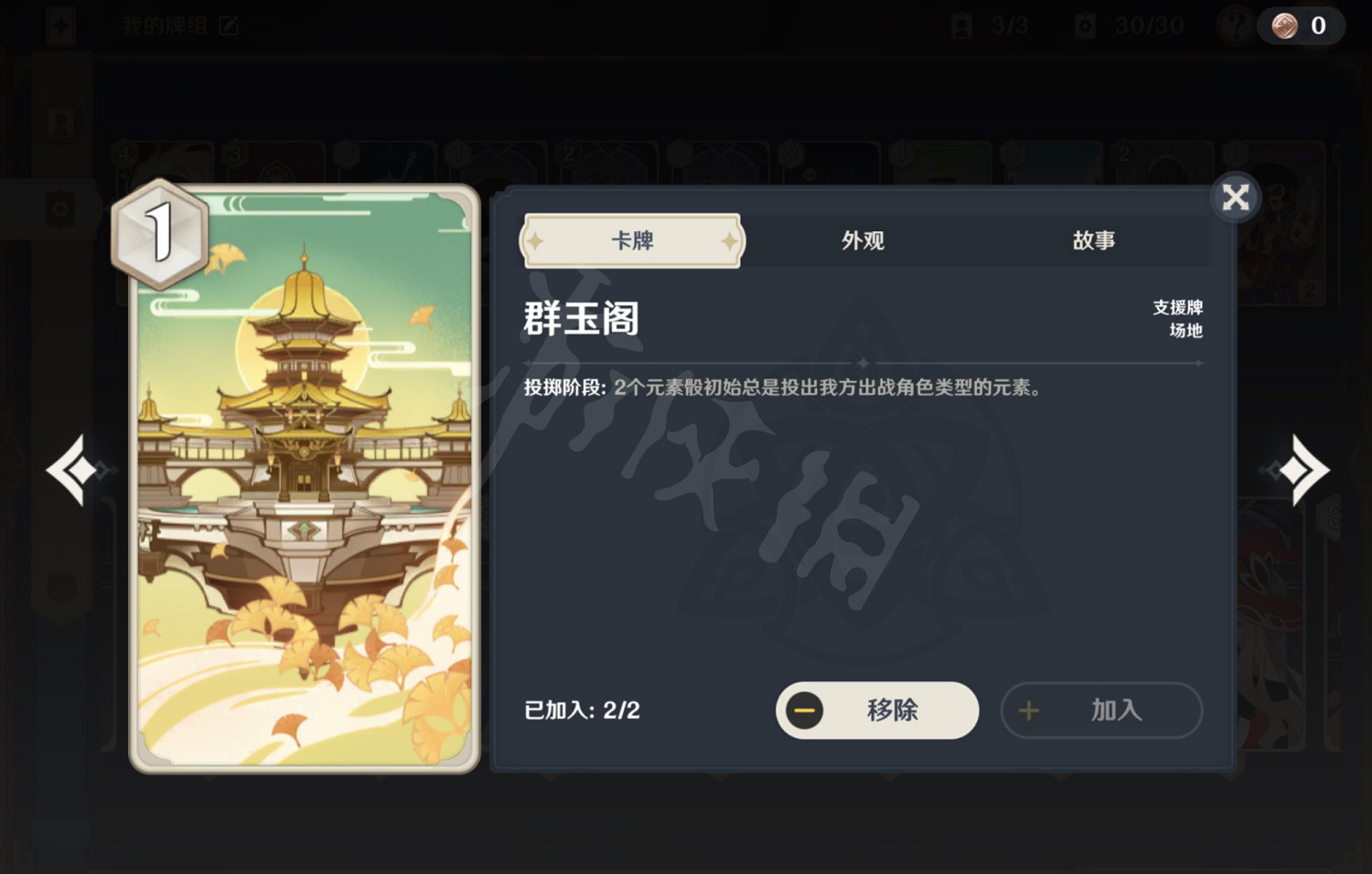This screenshot has width=1372, height=874.
Task: Click the disabled 加入 button
Action: pos(1101,710)
